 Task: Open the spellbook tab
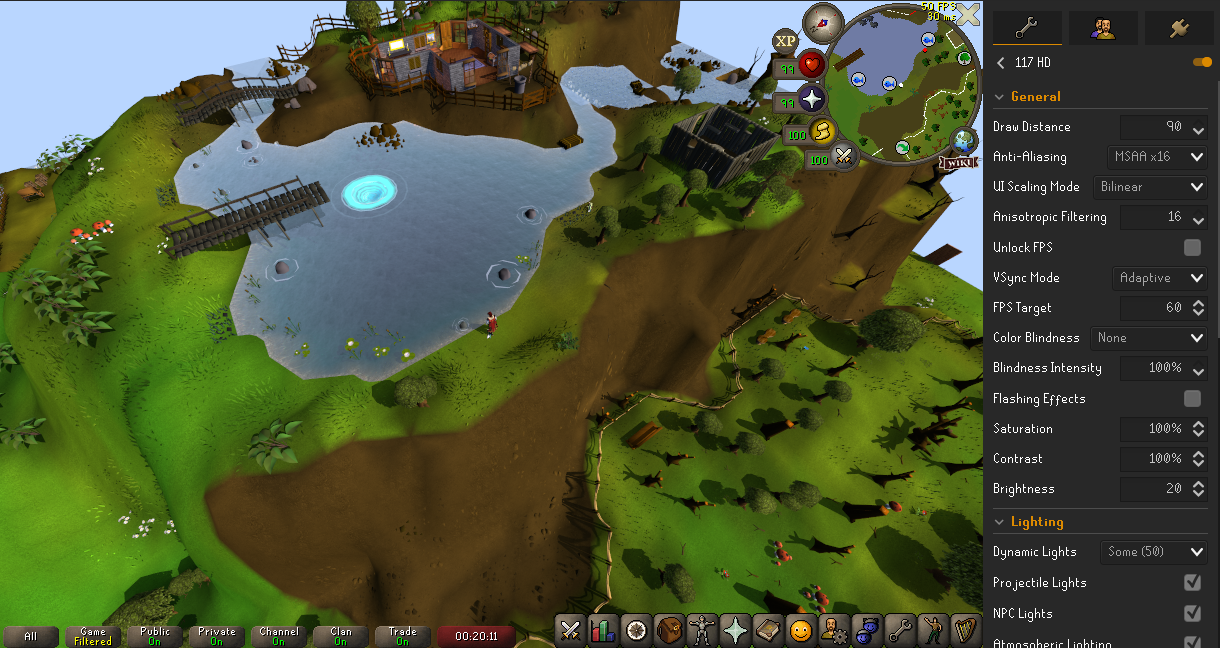tap(767, 630)
